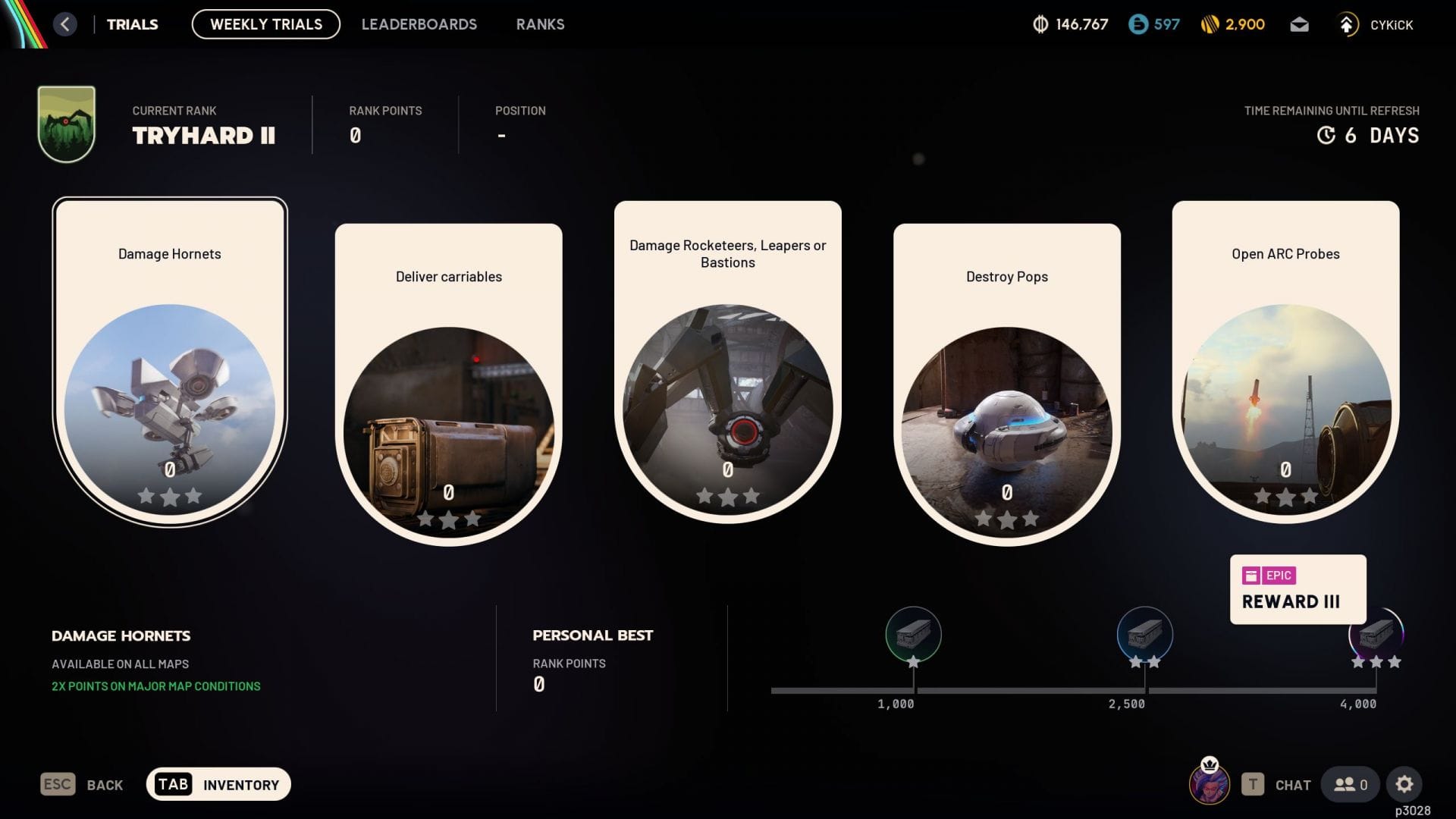Image resolution: width=1456 pixels, height=819 pixels.
Task: Open the Inventory via the TAB button
Action: (x=174, y=784)
